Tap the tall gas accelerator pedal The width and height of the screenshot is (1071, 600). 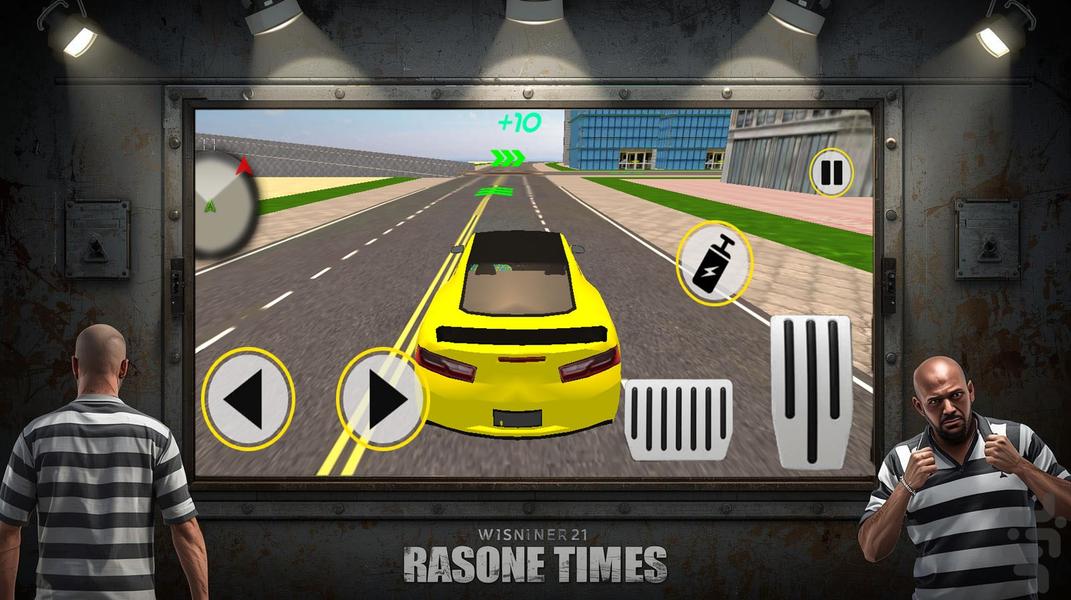tap(811, 390)
